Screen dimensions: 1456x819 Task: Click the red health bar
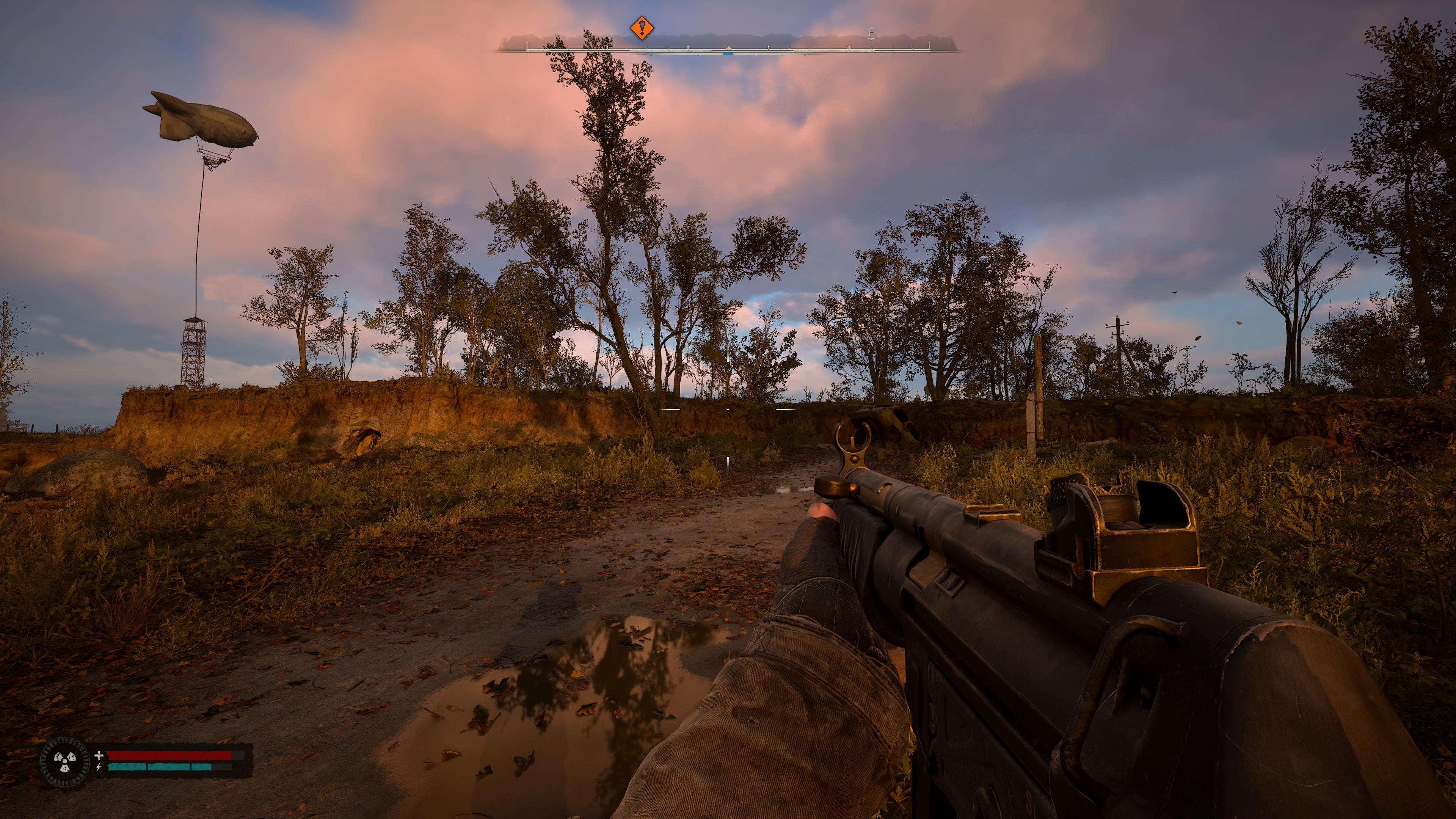click(166, 756)
